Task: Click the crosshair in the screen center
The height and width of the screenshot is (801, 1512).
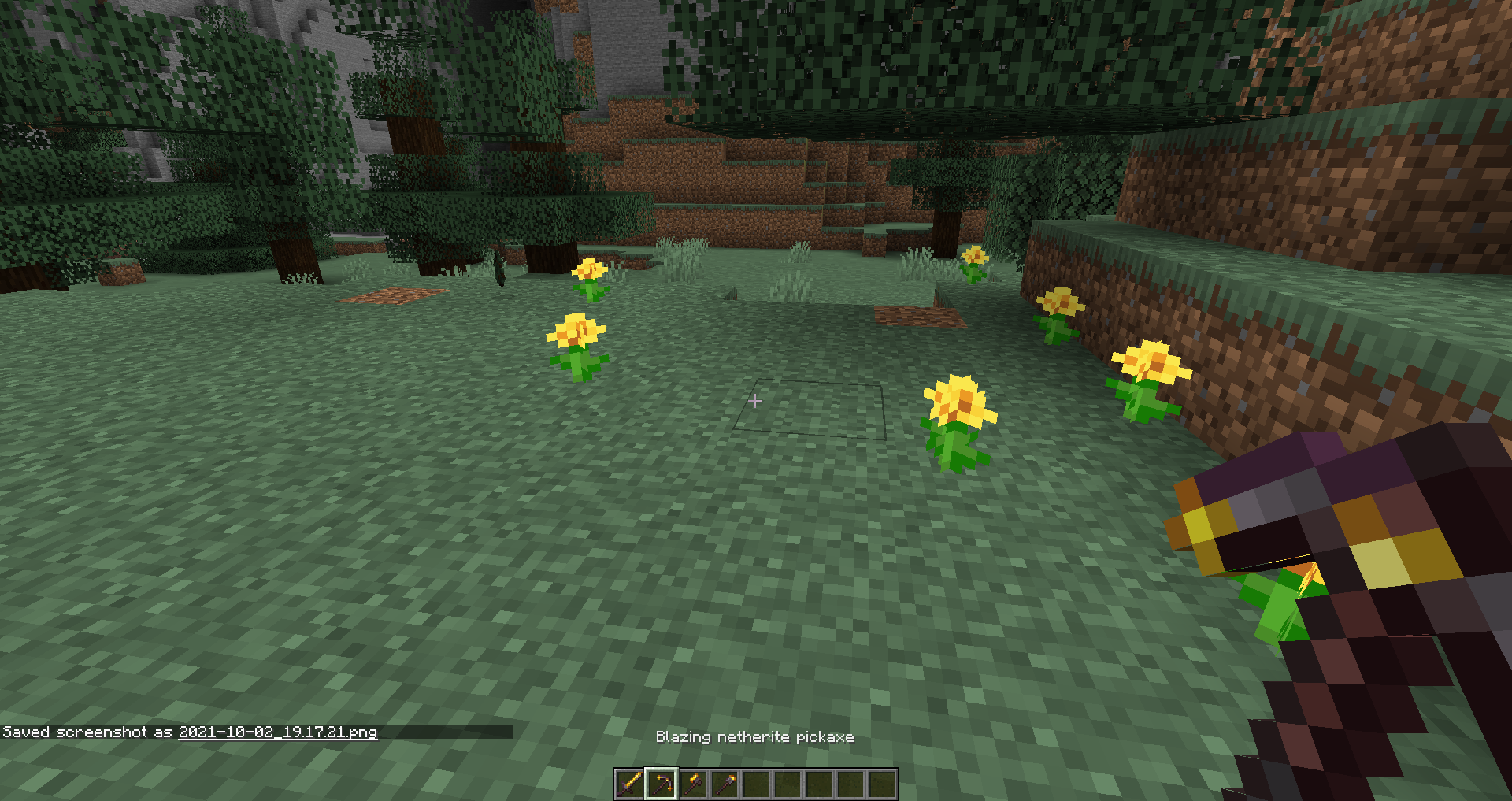Action: (x=755, y=402)
